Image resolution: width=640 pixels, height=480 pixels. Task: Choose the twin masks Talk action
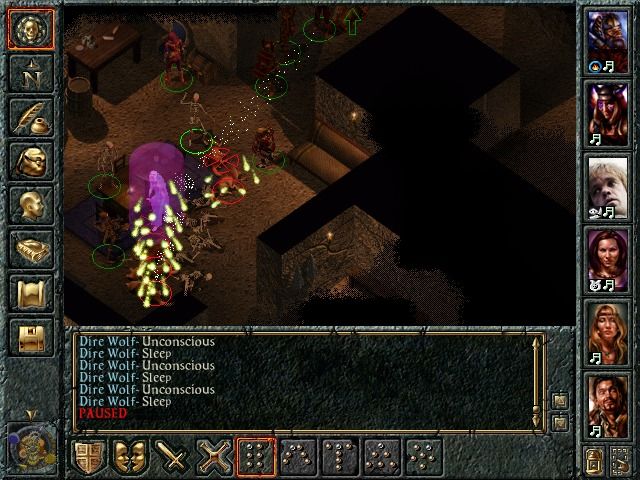[130, 458]
